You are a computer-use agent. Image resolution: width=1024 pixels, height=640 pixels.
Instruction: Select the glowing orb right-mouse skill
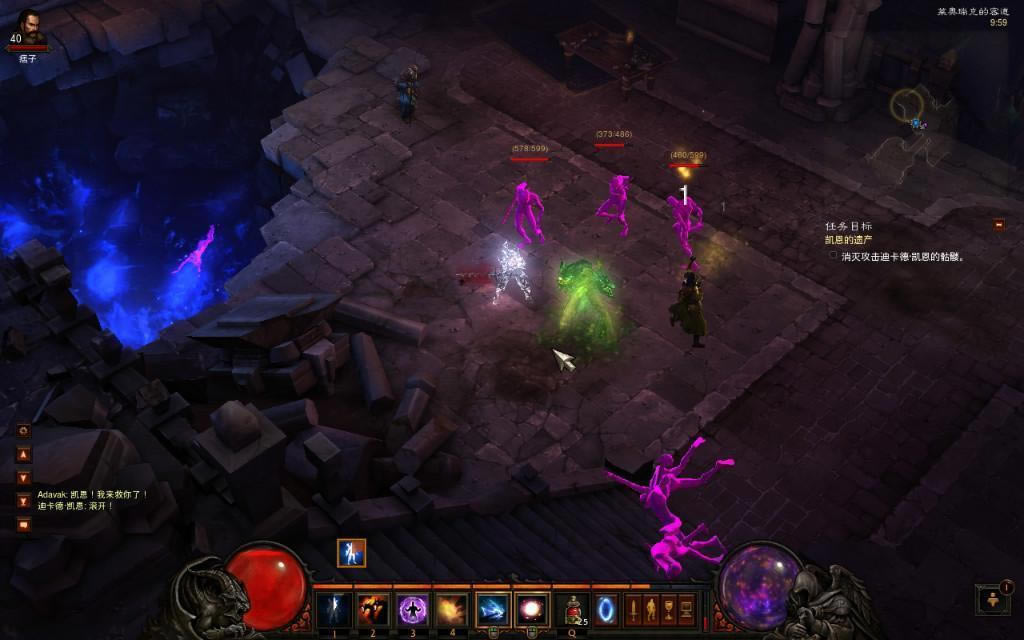pos(532,609)
